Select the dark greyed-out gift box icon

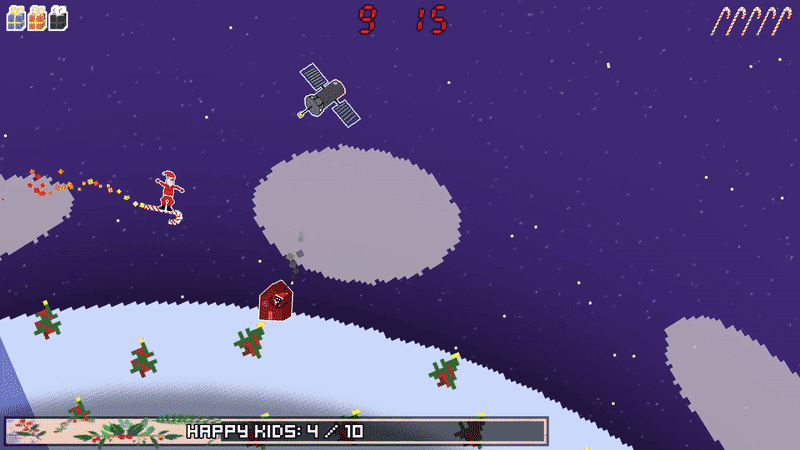pos(58,18)
